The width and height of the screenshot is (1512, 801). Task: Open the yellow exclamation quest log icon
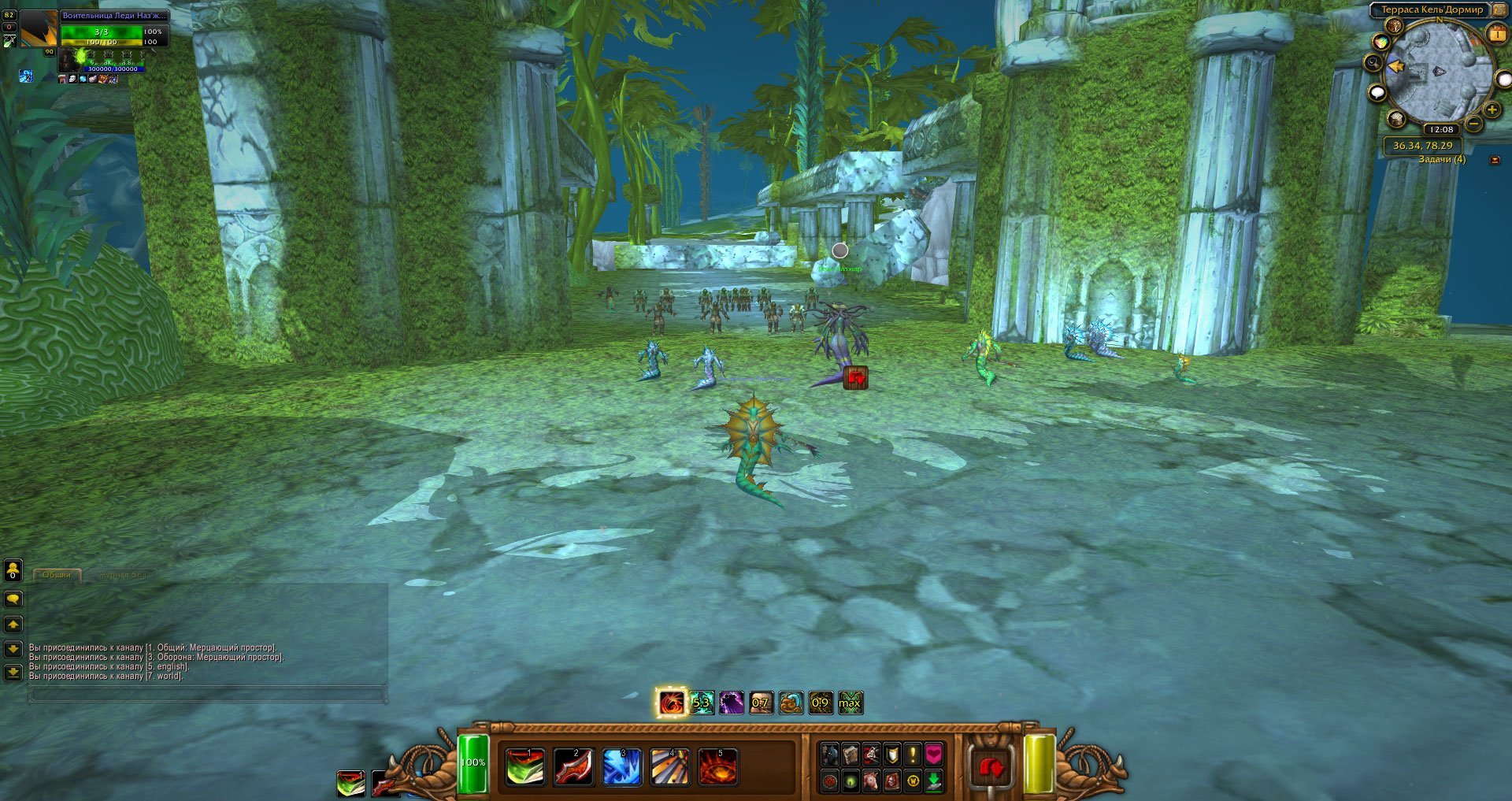click(x=913, y=755)
